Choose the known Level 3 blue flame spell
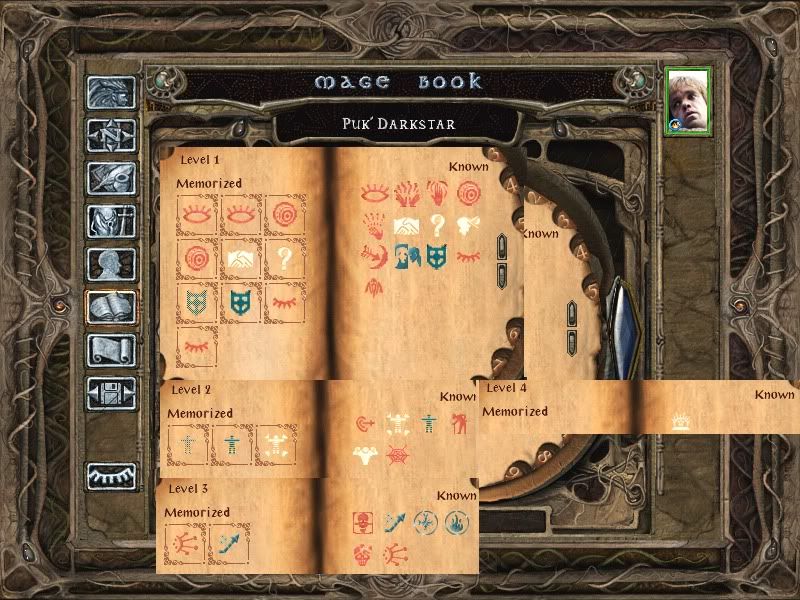The image size is (800, 600). pyautogui.click(x=457, y=521)
